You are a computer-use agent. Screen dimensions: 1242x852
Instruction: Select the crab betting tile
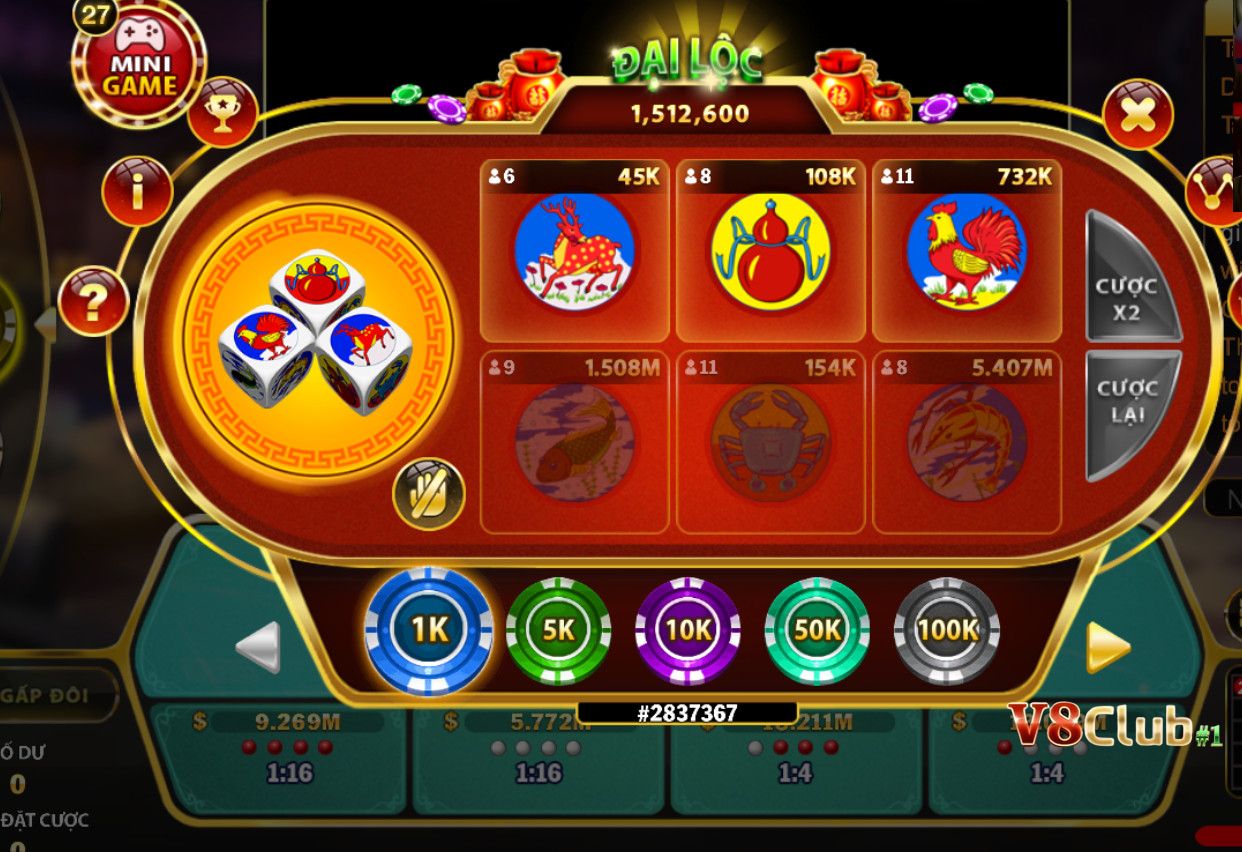(770, 442)
